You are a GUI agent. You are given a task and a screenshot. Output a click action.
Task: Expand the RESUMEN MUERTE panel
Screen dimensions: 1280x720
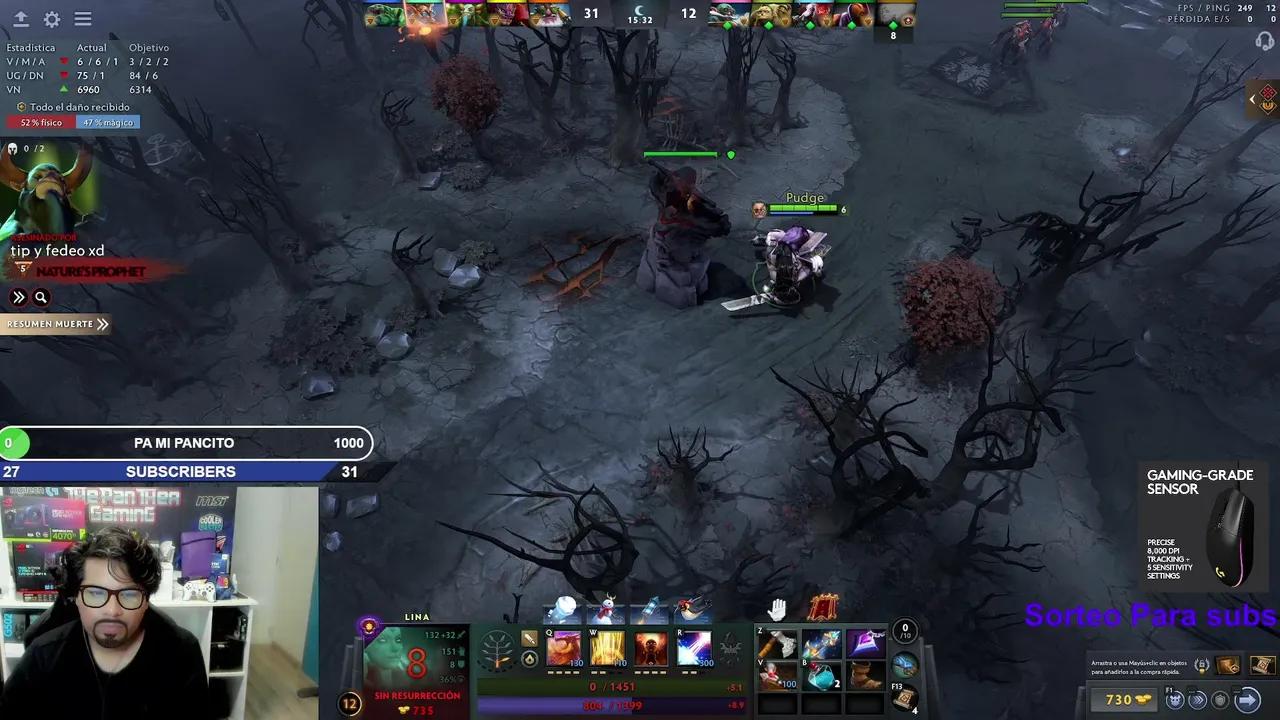[x=55, y=323]
